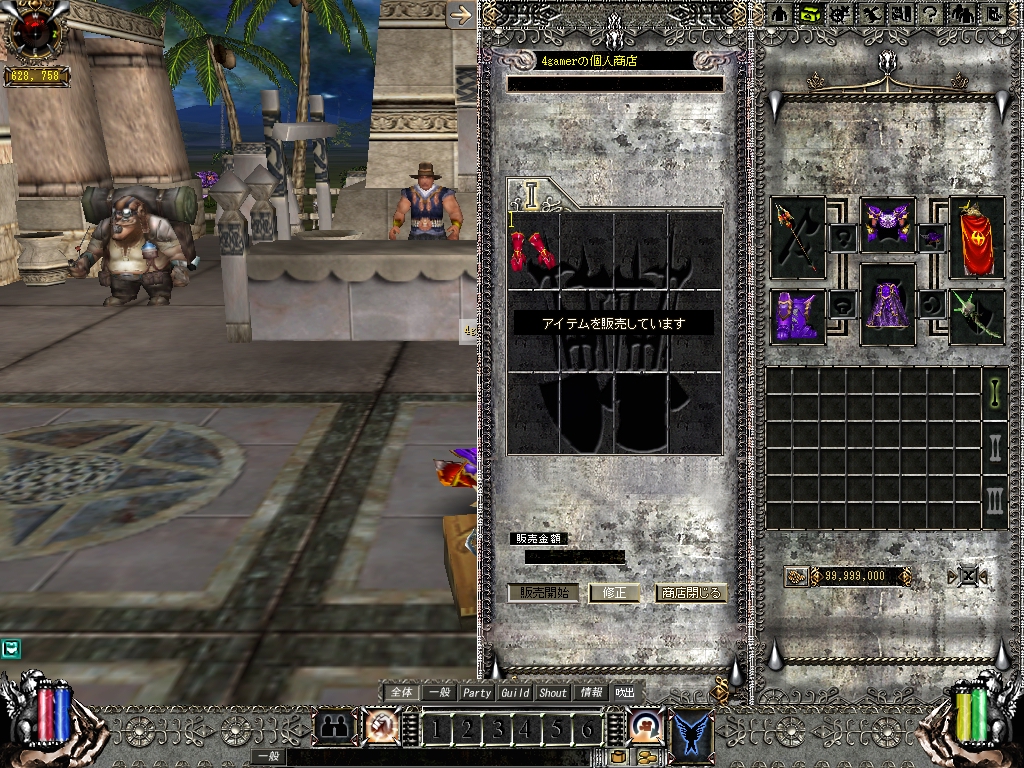Open the 全体 chat channel tab
The height and width of the screenshot is (768, 1024).
point(401,692)
